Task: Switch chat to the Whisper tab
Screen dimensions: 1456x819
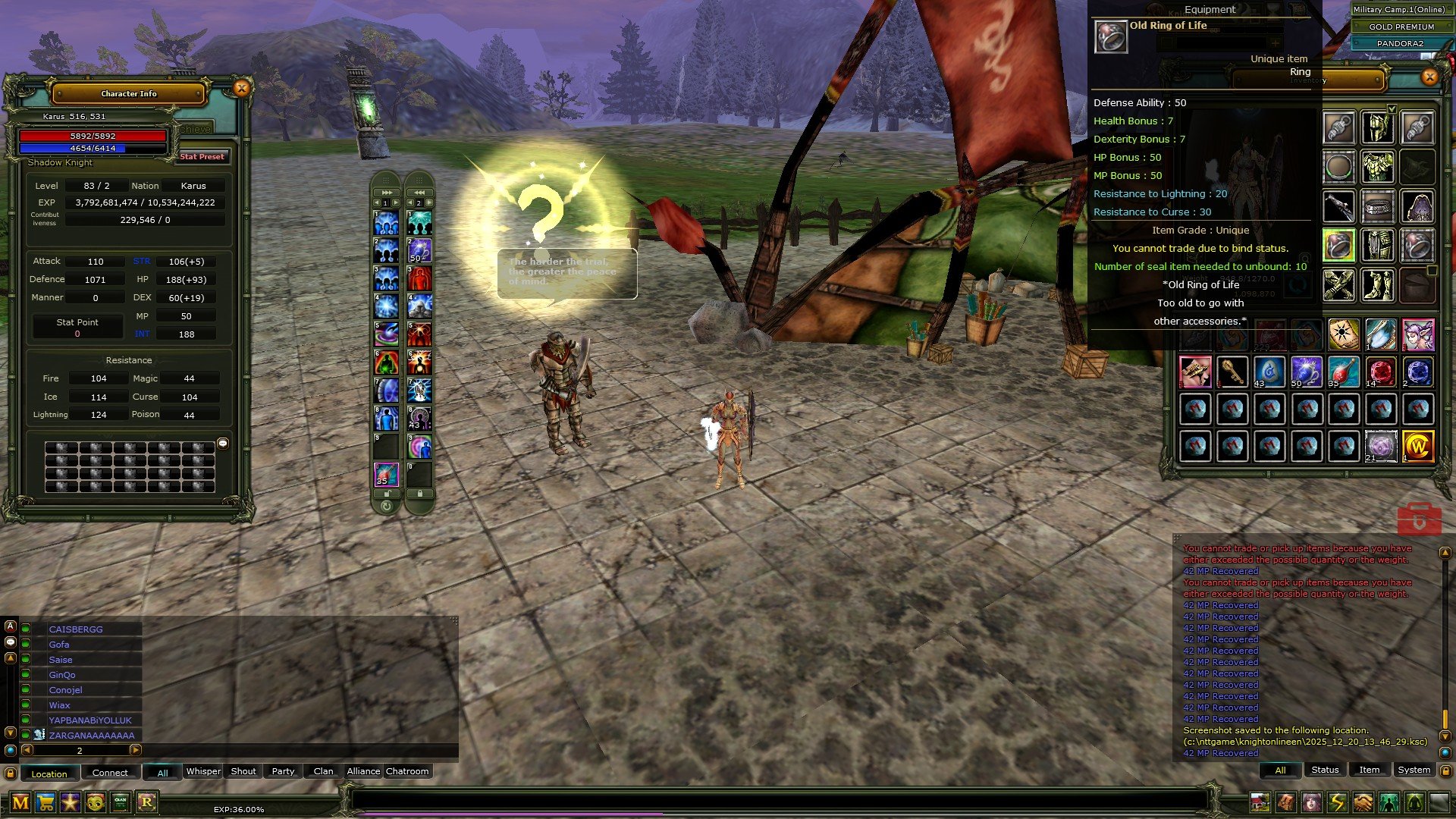Action: pos(203,771)
